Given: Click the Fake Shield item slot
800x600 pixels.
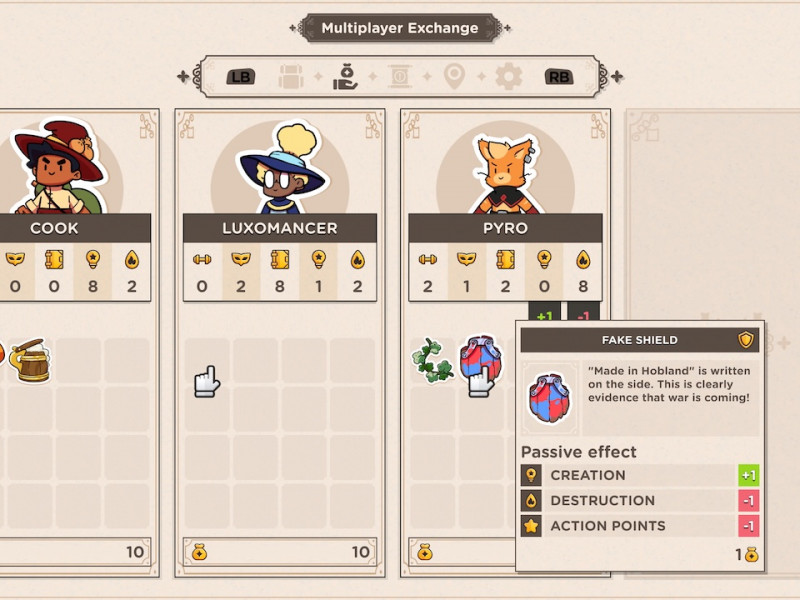Looking at the screenshot, I should 481,362.
